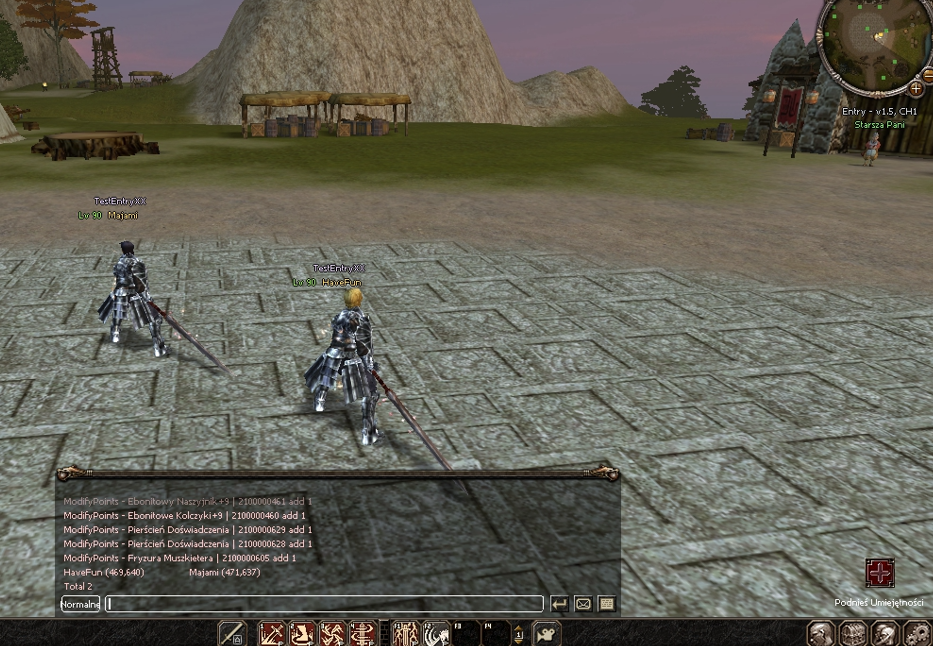Screen dimensions: 933x646
Task: Open the chat log window button
Action: (x=606, y=604)
